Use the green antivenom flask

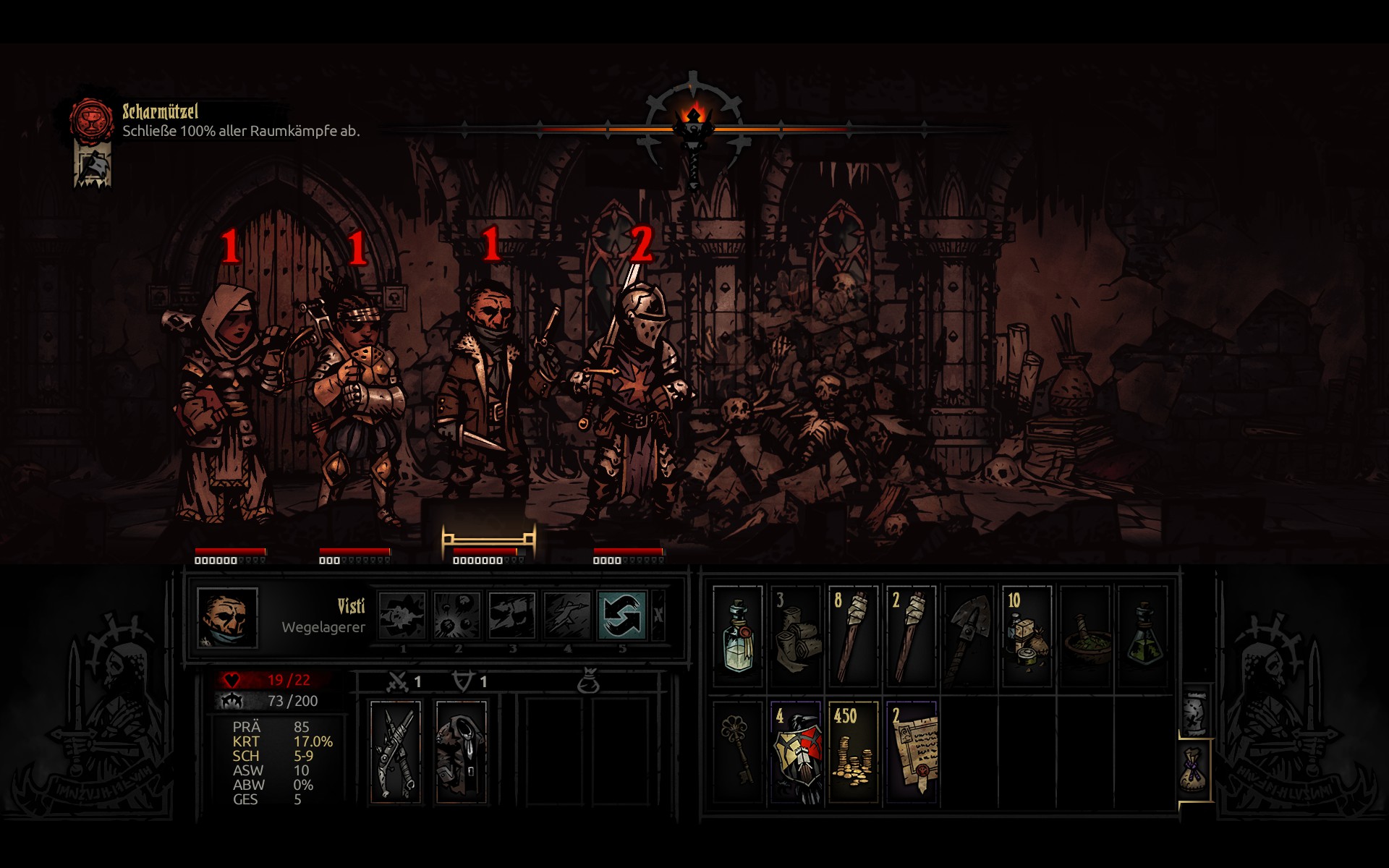1143,636
